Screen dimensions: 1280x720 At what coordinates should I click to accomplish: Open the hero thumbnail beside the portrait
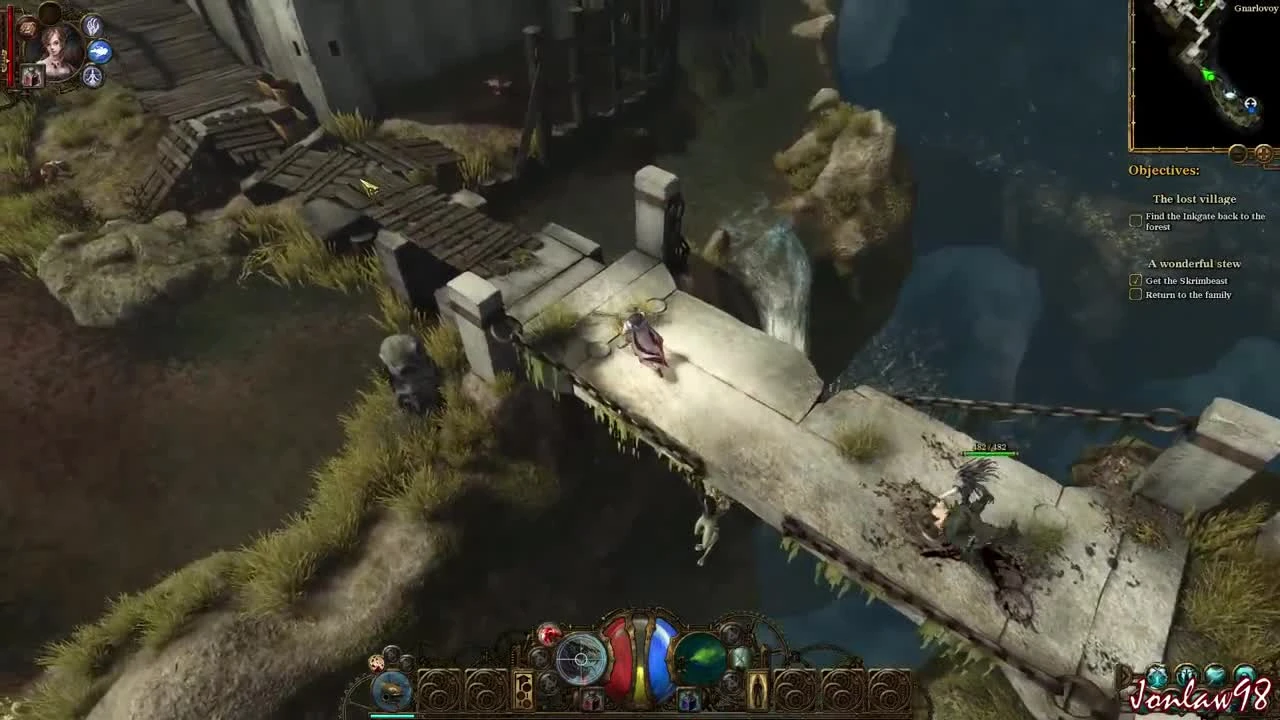(x=31, y=75)
